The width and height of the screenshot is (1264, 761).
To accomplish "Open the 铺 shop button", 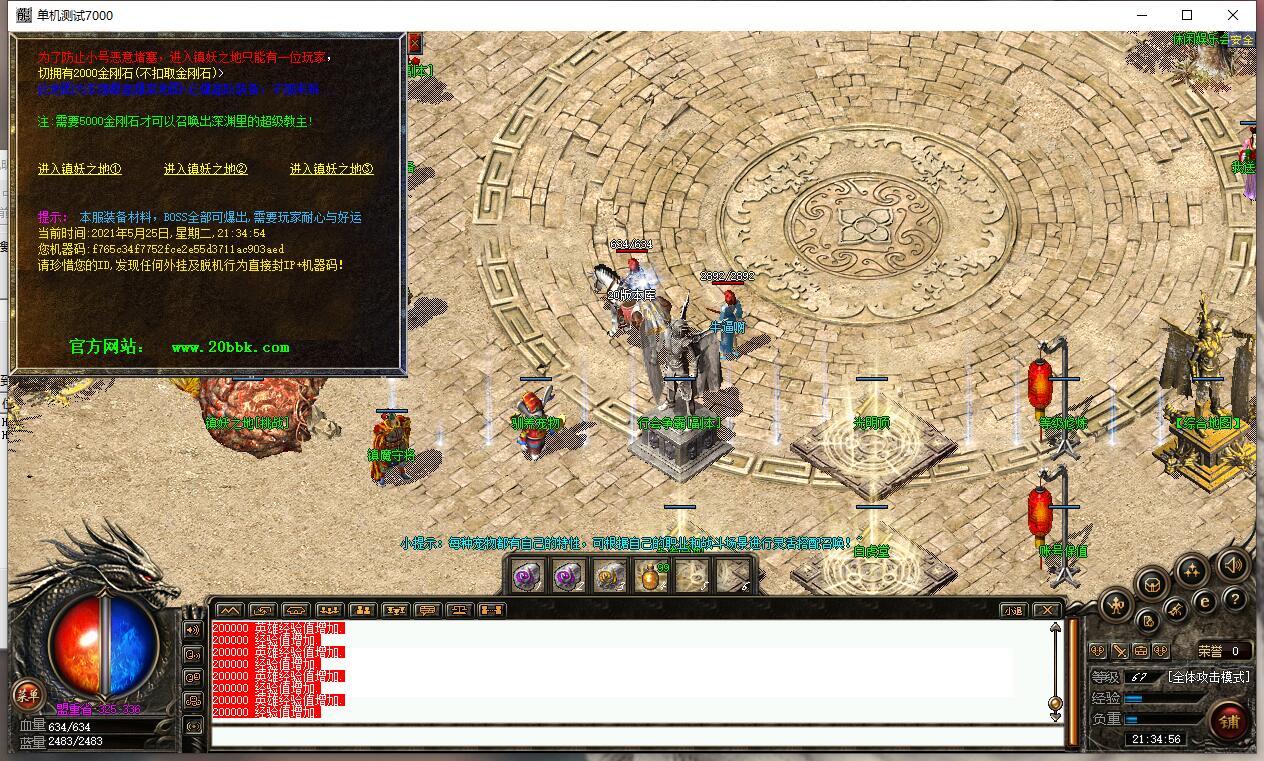I will point(1229,719).
